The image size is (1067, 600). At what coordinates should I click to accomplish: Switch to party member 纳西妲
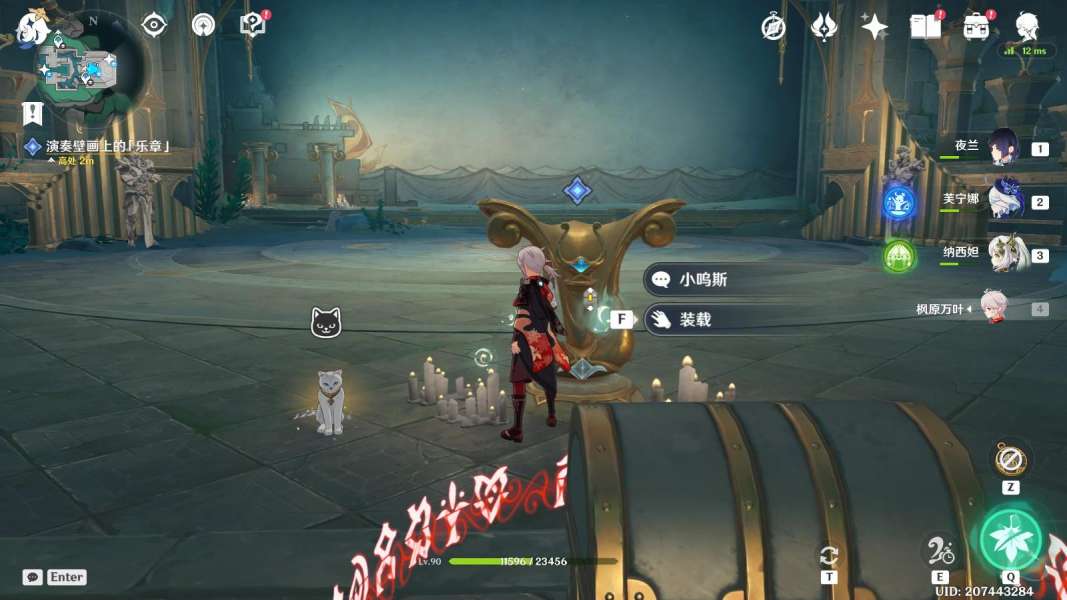[x=1003, y=254]
